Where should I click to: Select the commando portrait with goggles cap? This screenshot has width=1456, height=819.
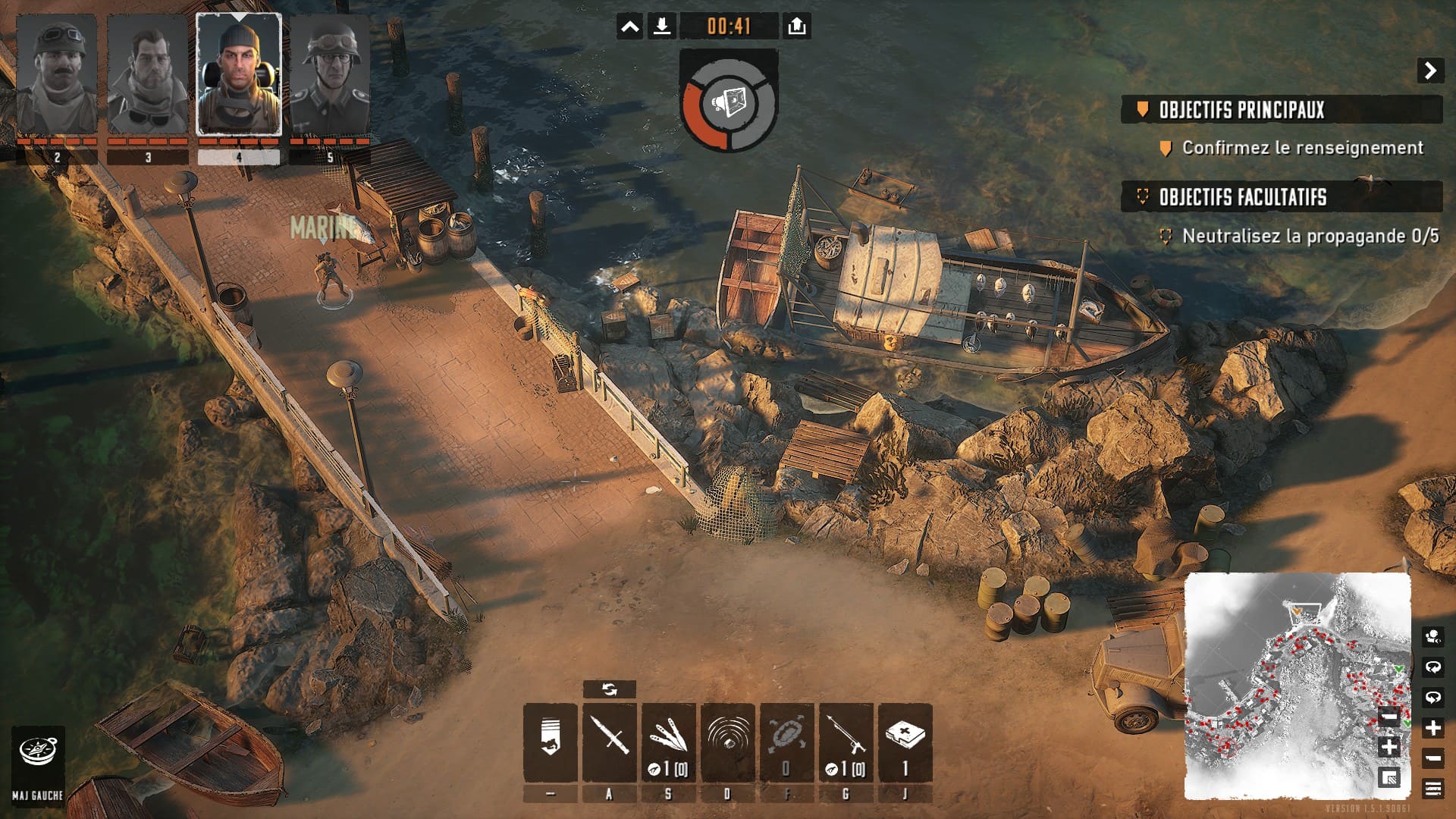pos(57,76)
